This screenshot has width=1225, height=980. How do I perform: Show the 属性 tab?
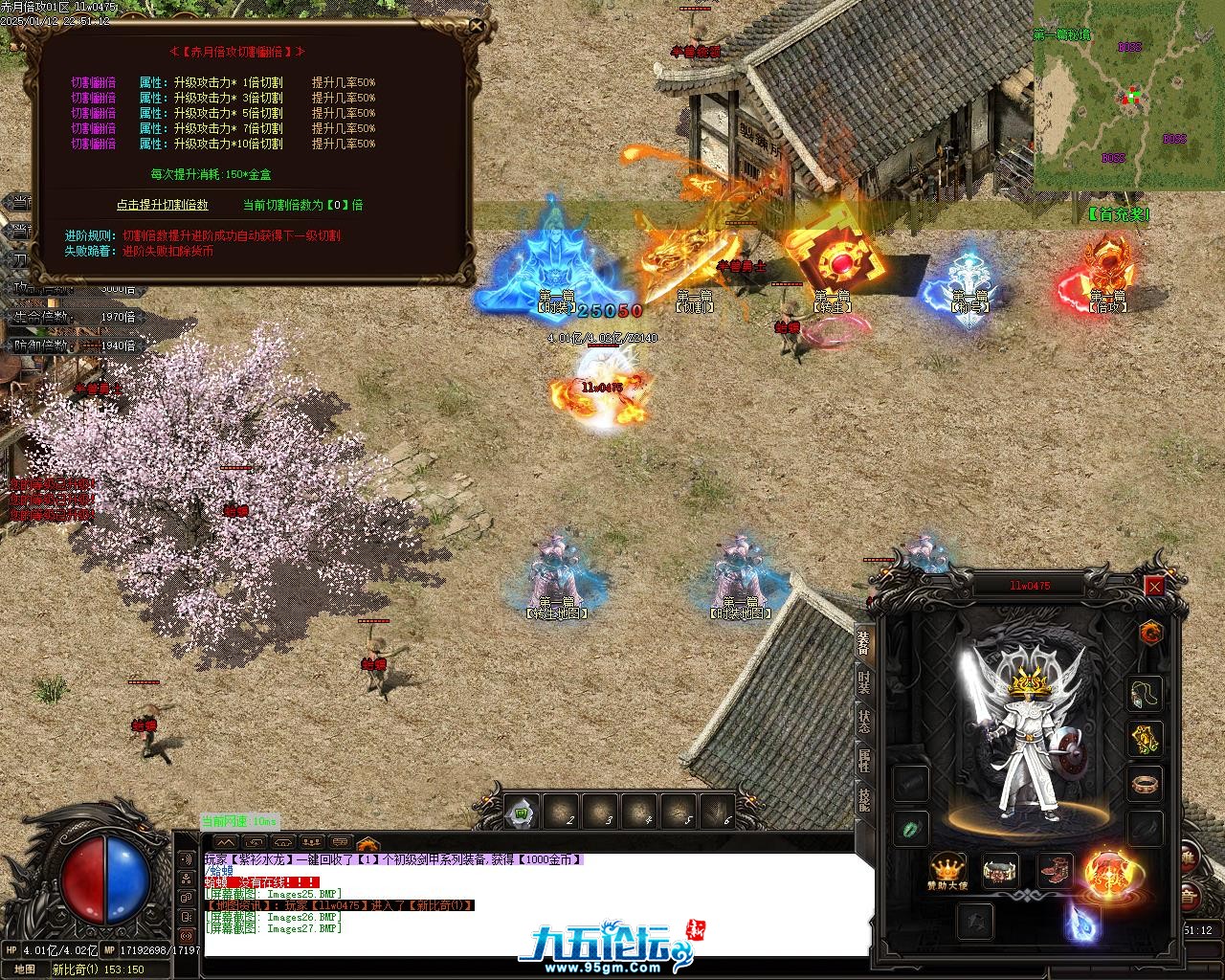pos(864,761)
